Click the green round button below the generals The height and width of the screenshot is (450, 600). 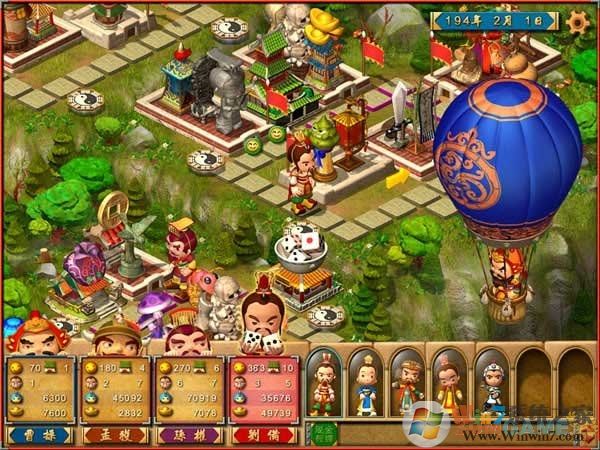point(322,434)
